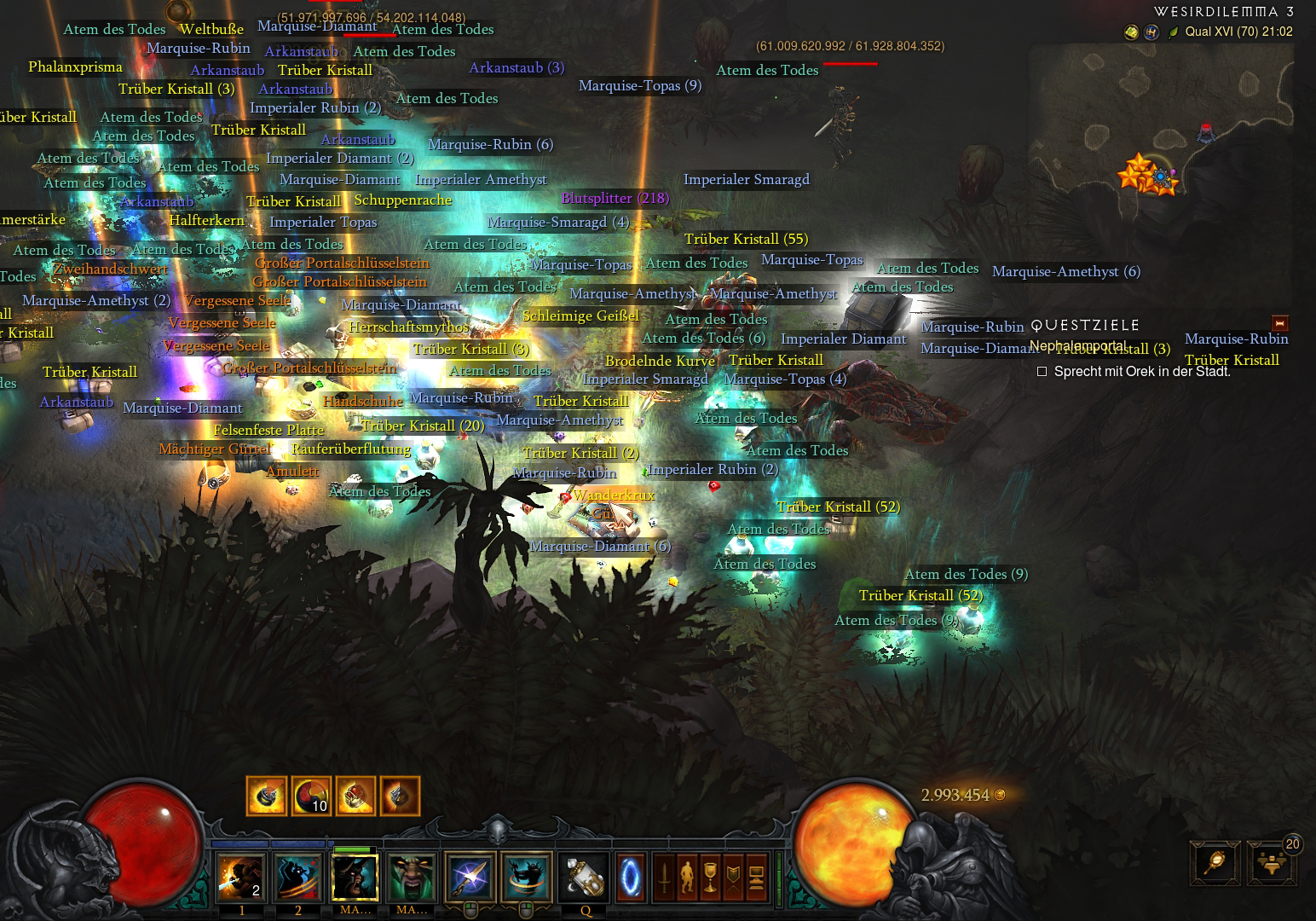This screenshot has width=1316, height=921.
Task: Use the whirlwind right-mouse skill
Action: (527, 876)
